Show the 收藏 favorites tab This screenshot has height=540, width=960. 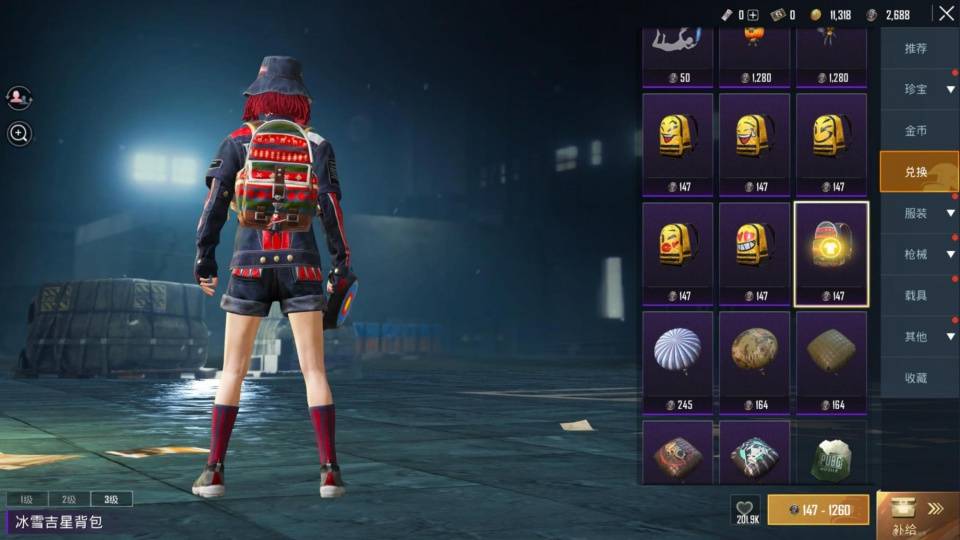pyautogui.click(x=916, y=378)
